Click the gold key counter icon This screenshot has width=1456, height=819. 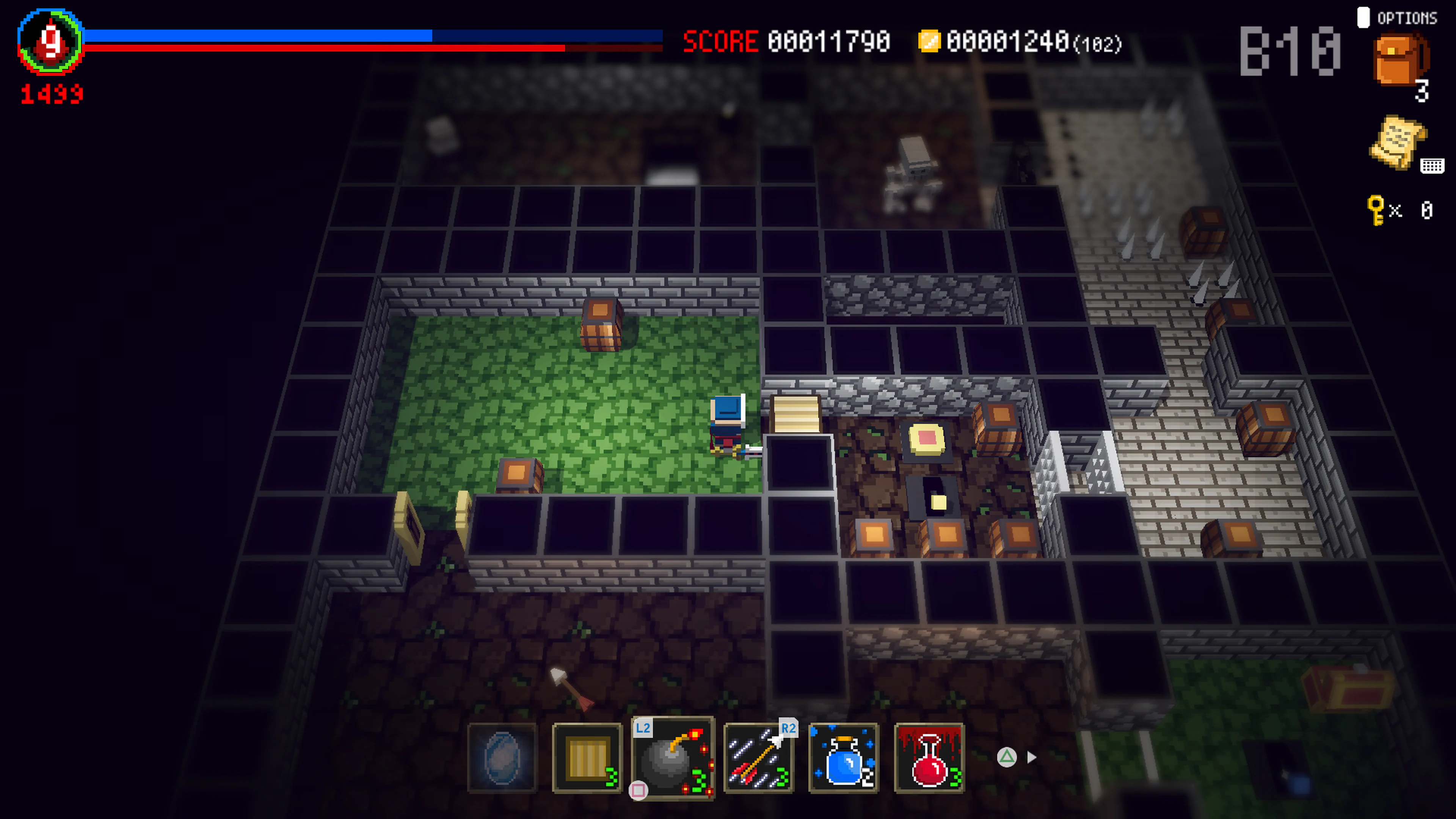(x=1376, y=210)
